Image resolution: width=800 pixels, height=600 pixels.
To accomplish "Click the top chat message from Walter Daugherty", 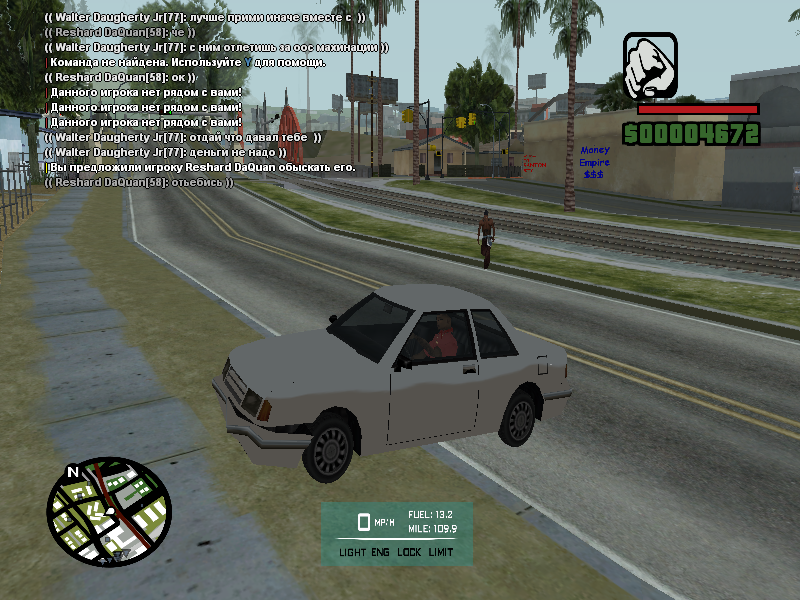I will click(205, 18).
